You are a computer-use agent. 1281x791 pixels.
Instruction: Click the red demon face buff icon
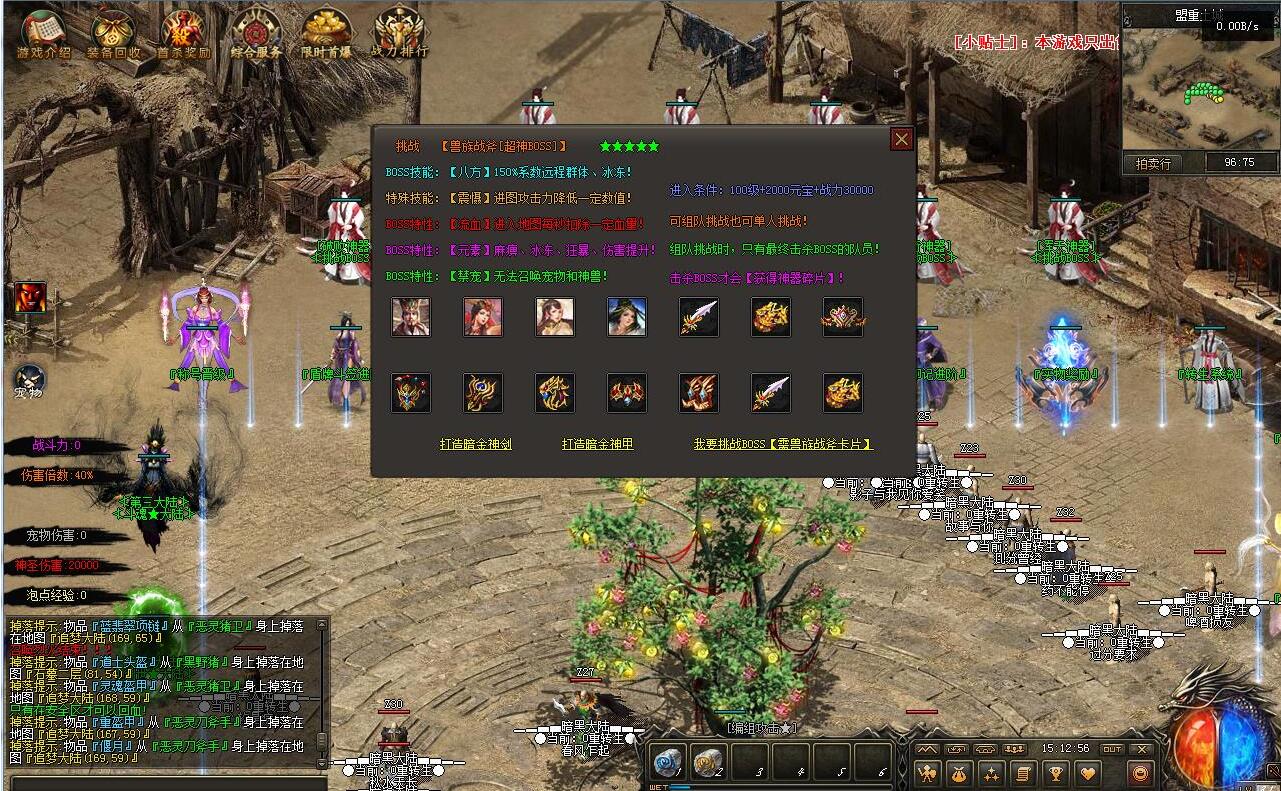29,297
